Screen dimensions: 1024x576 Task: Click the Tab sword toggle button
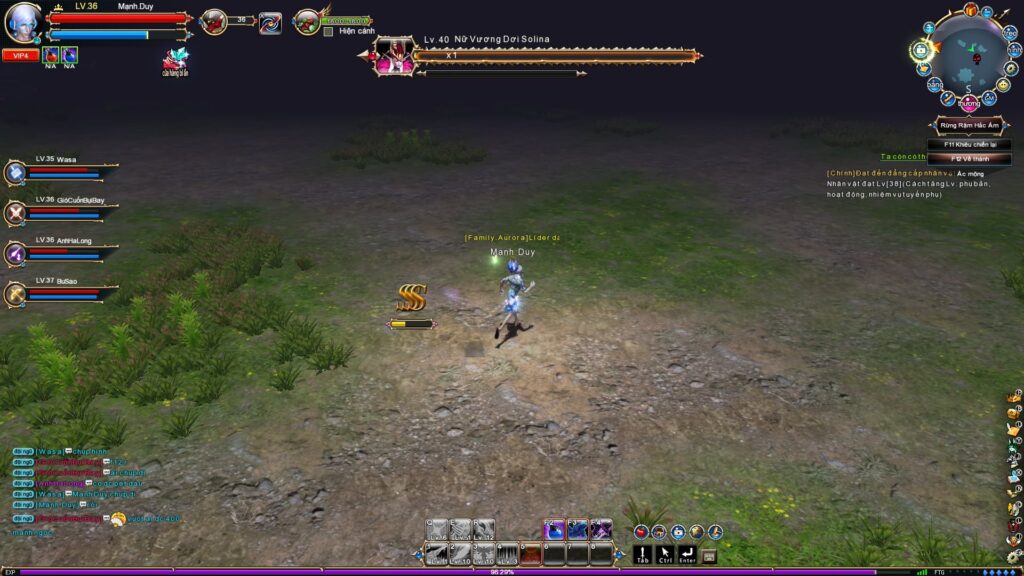(x=643, y=553)
